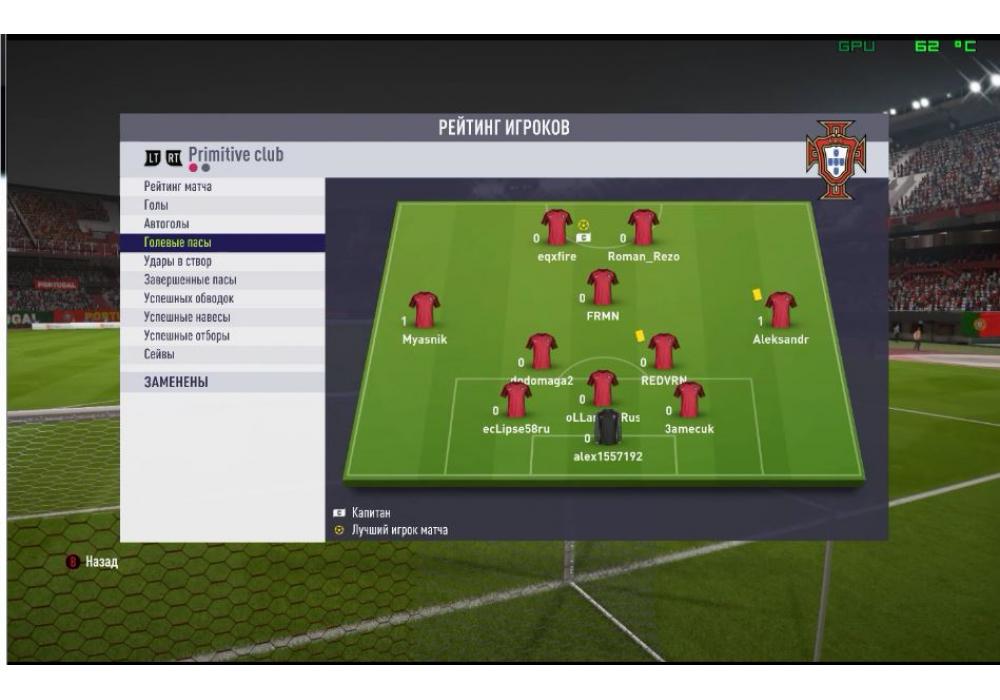Select defender 3amecuk on the pitch

pos(689,401)
